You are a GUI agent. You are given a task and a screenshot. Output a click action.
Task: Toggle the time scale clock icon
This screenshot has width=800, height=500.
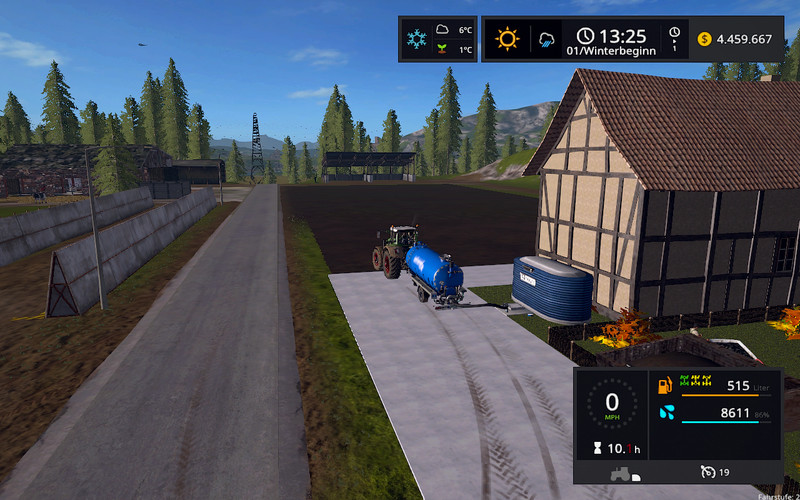click(675, 33)
